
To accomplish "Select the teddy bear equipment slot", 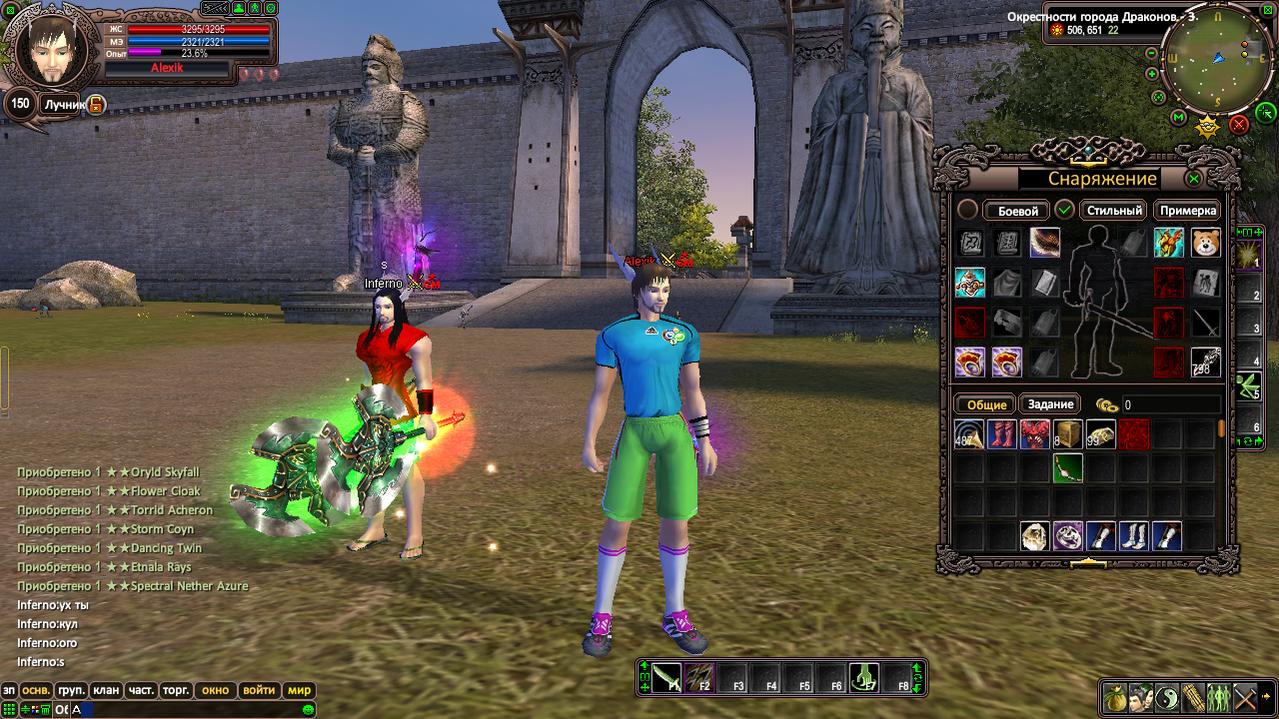I will click(1205, 243).
